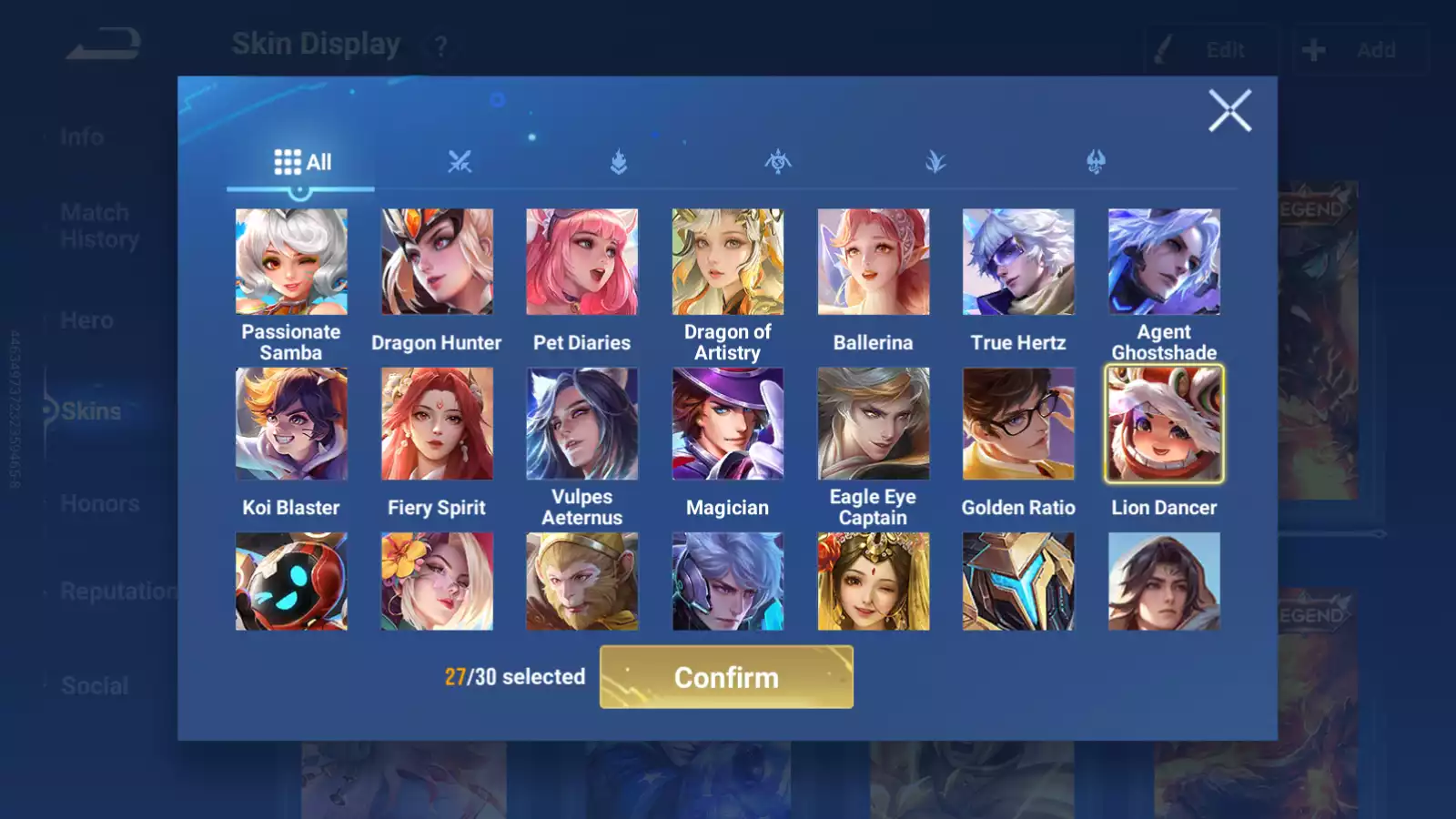Screen dimensions: 1456x819
Task: Select the Eagle Eye Captain skin
Action: pyautogui.click(x=873, y=424)
